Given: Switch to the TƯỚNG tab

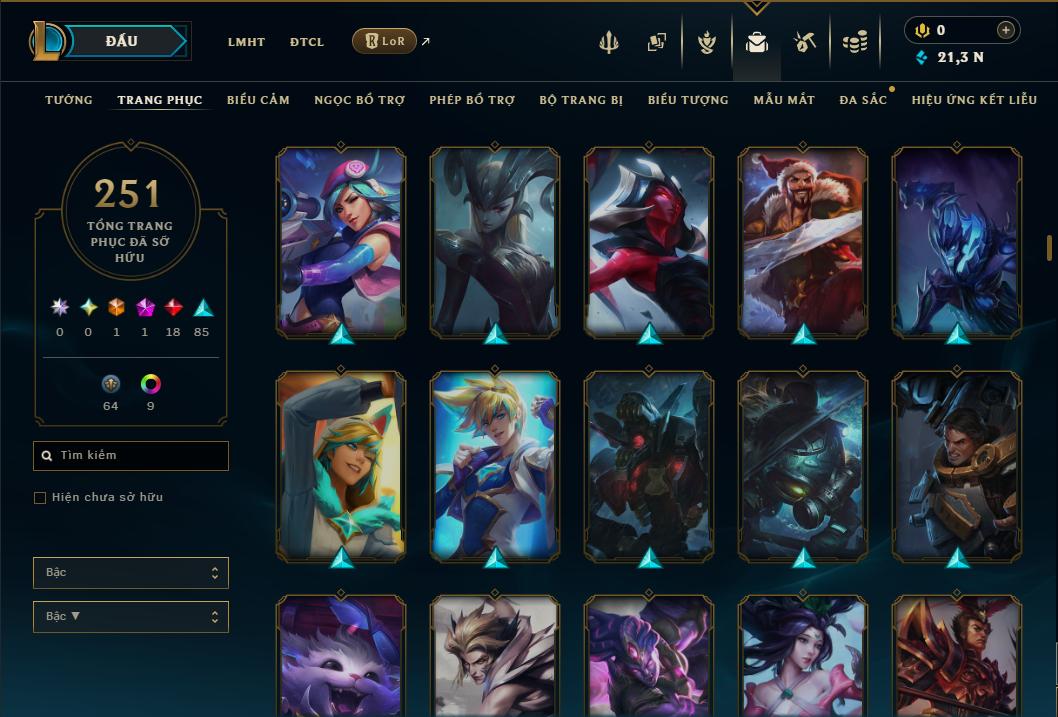Looking at the screenshot, I should [x=69, y=100].
